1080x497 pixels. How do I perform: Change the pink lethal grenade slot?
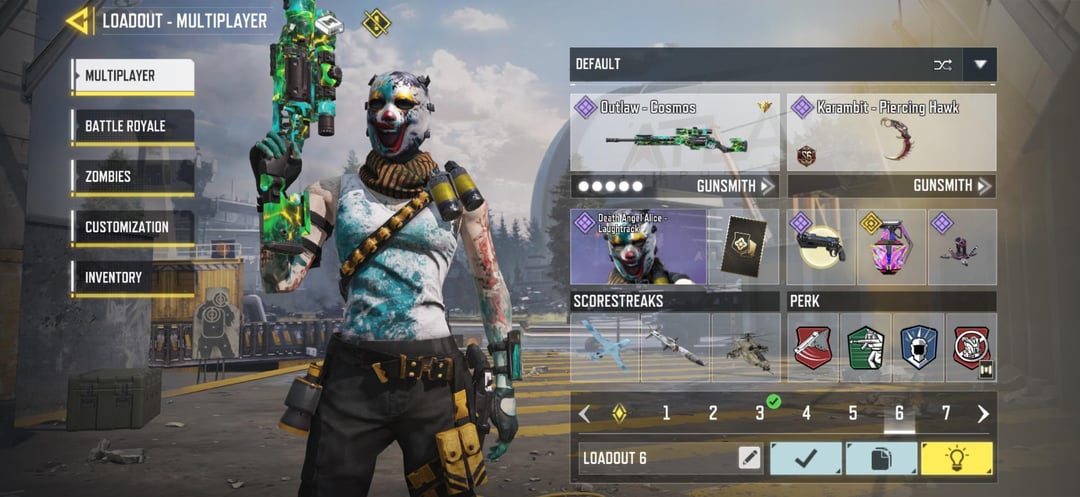coord(891,246)
